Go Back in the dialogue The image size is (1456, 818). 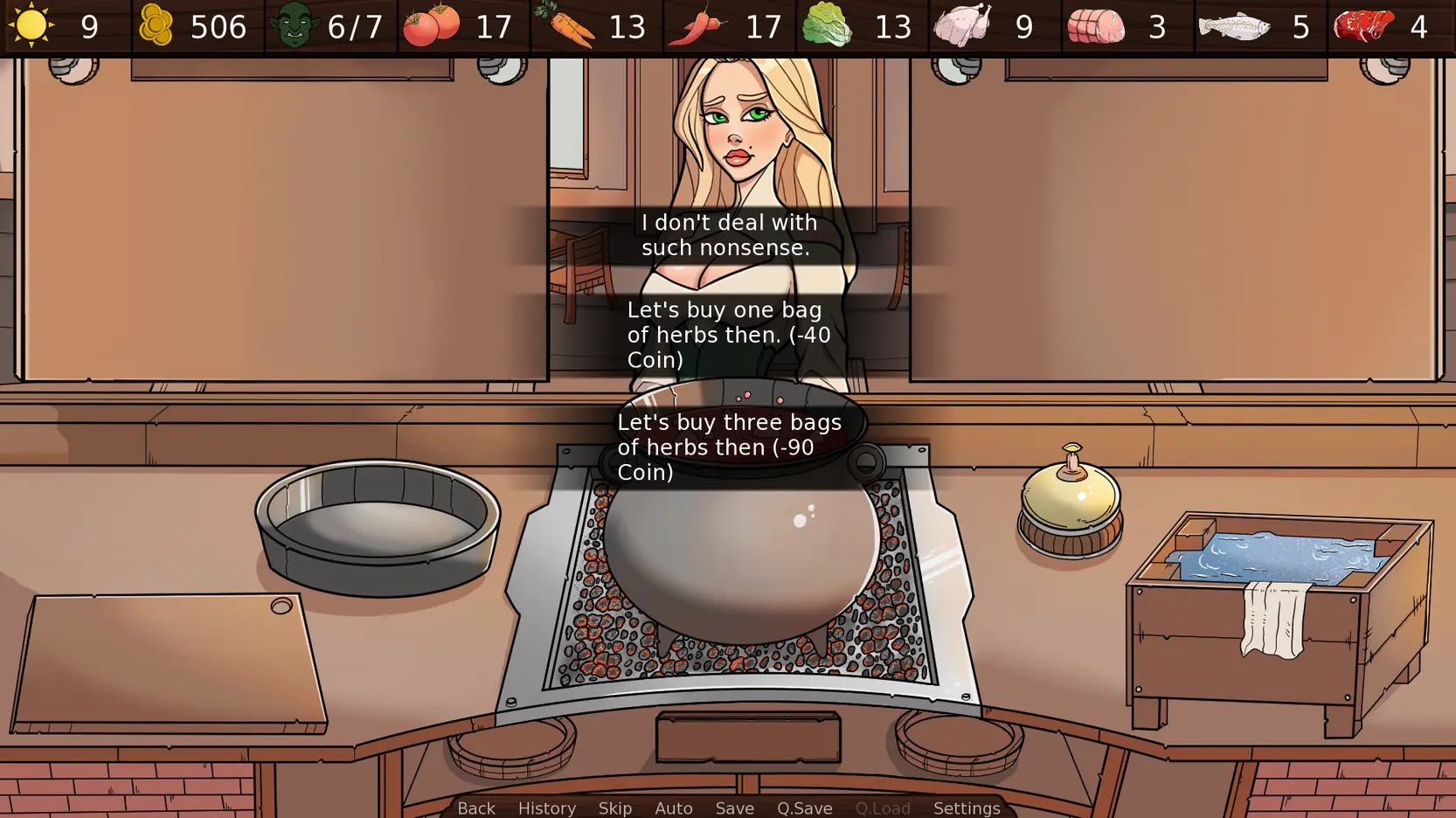point(476,808)
